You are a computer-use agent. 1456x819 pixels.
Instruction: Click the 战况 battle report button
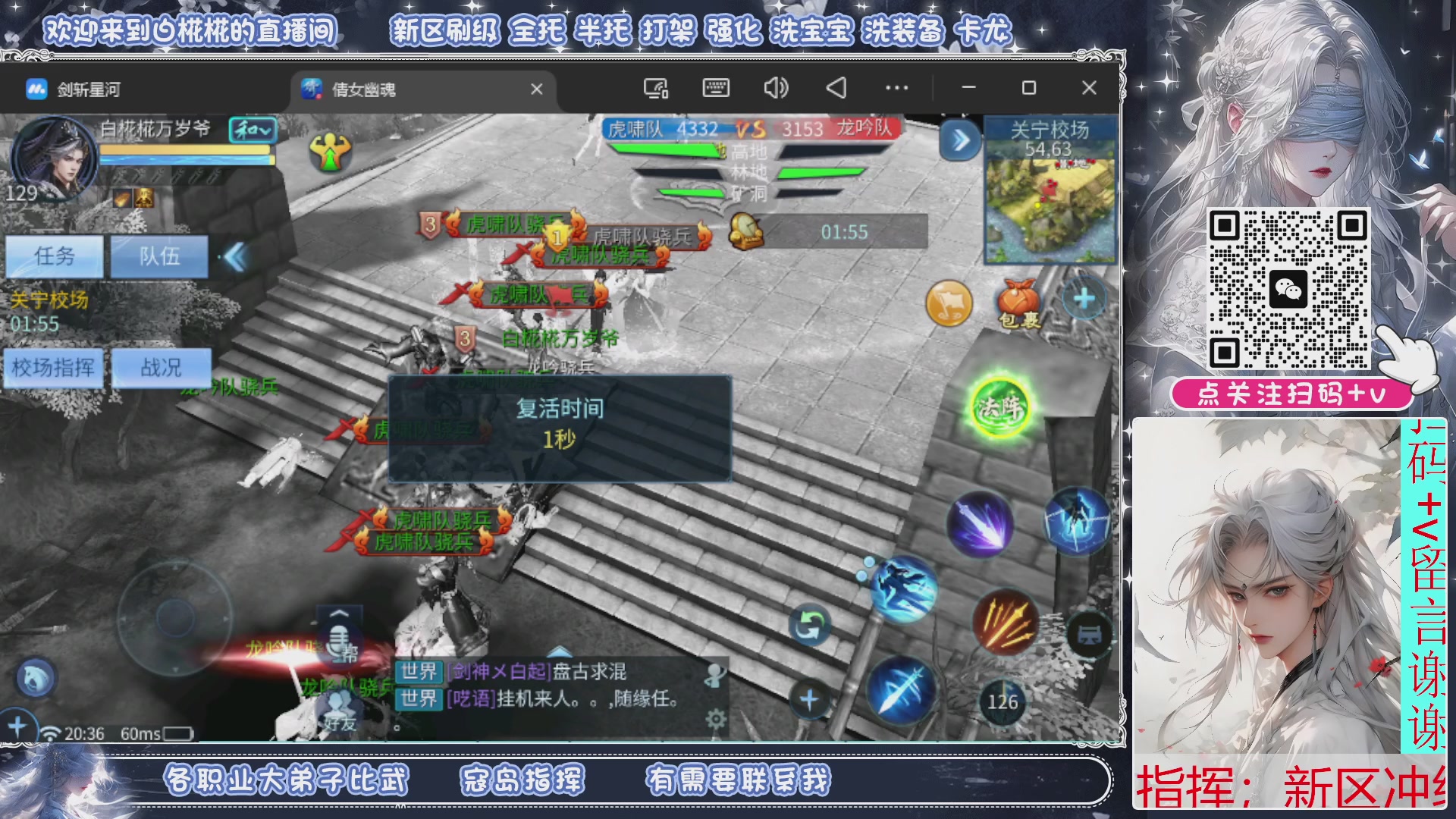point(162,368)
